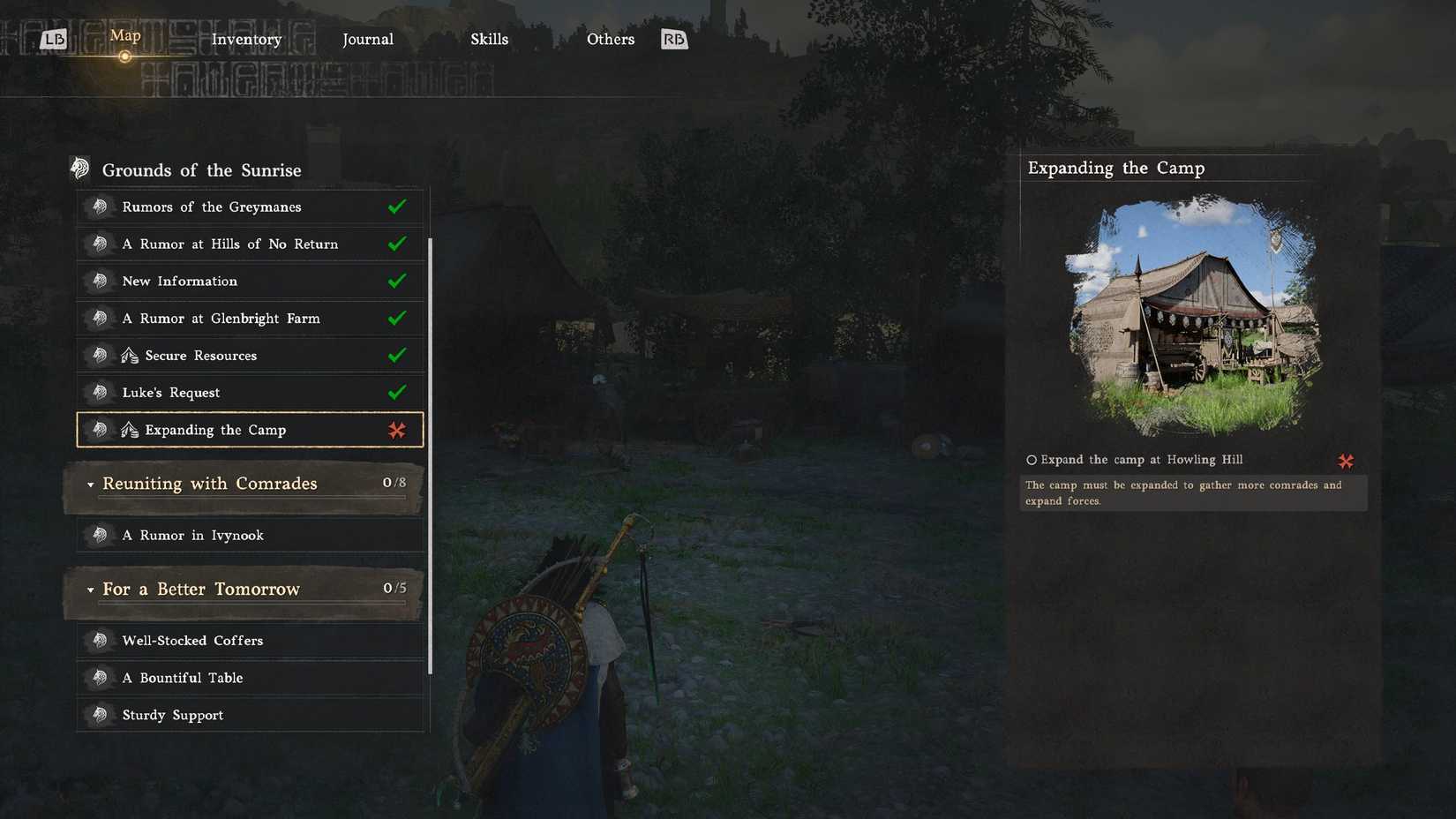The width and height of the screenshot is (1456, 819).
Task: Expand the Grounds of the Sunrise quest group
Action: point(201,169)
